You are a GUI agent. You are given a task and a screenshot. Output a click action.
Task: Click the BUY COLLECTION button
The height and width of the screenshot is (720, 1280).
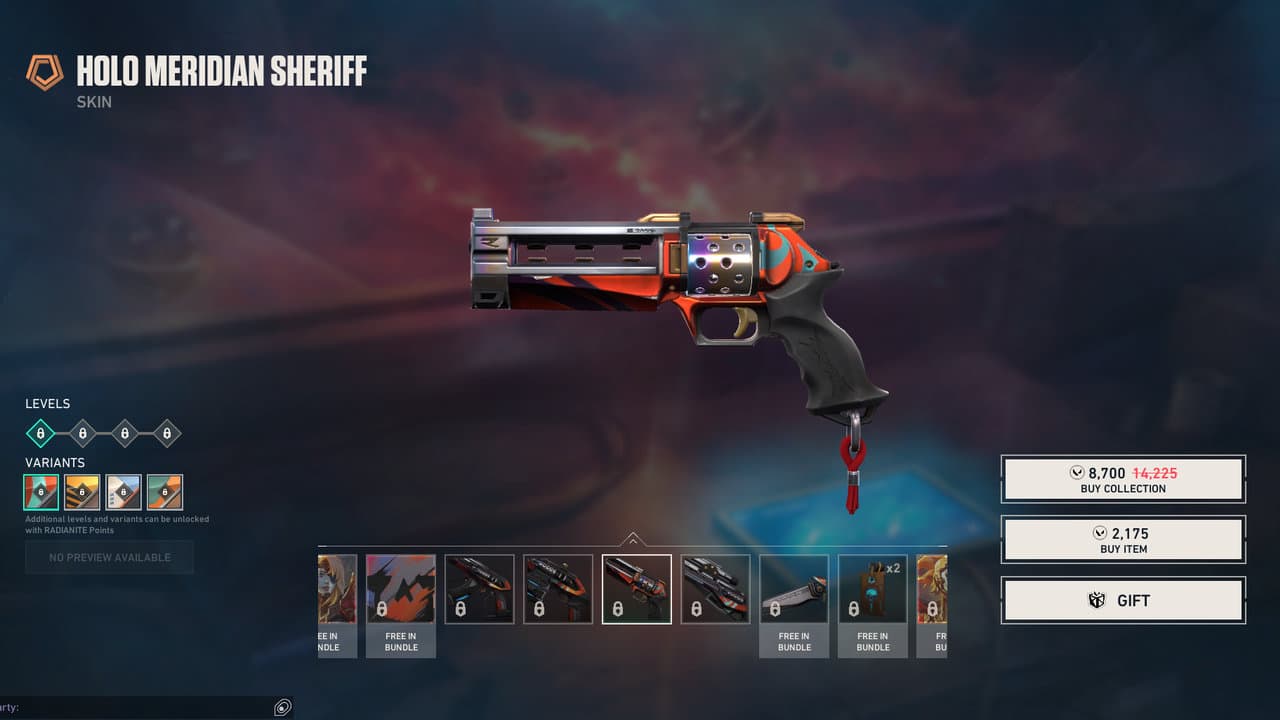1123,479
